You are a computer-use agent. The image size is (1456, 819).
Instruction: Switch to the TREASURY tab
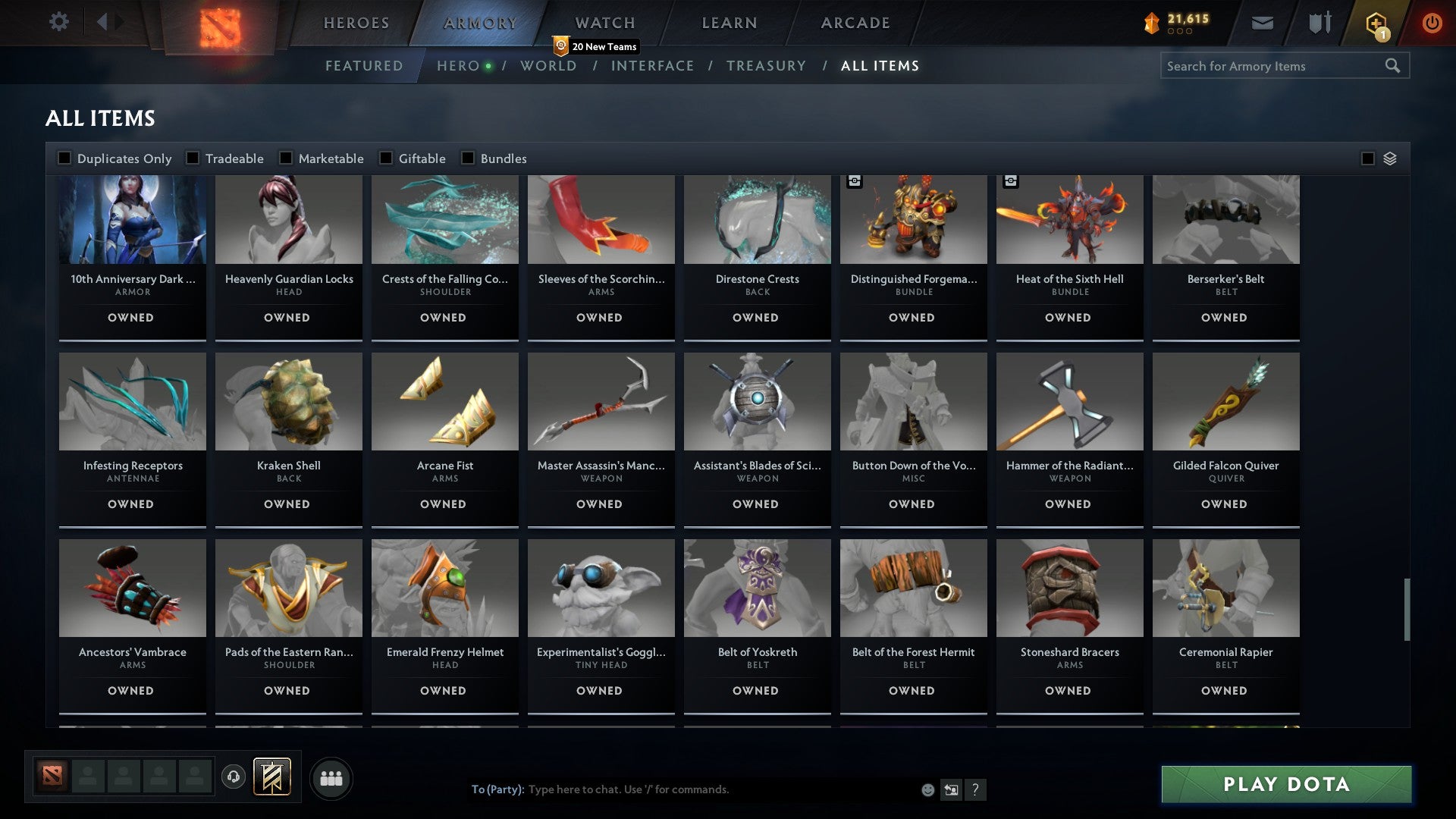(x=767, y=66)
